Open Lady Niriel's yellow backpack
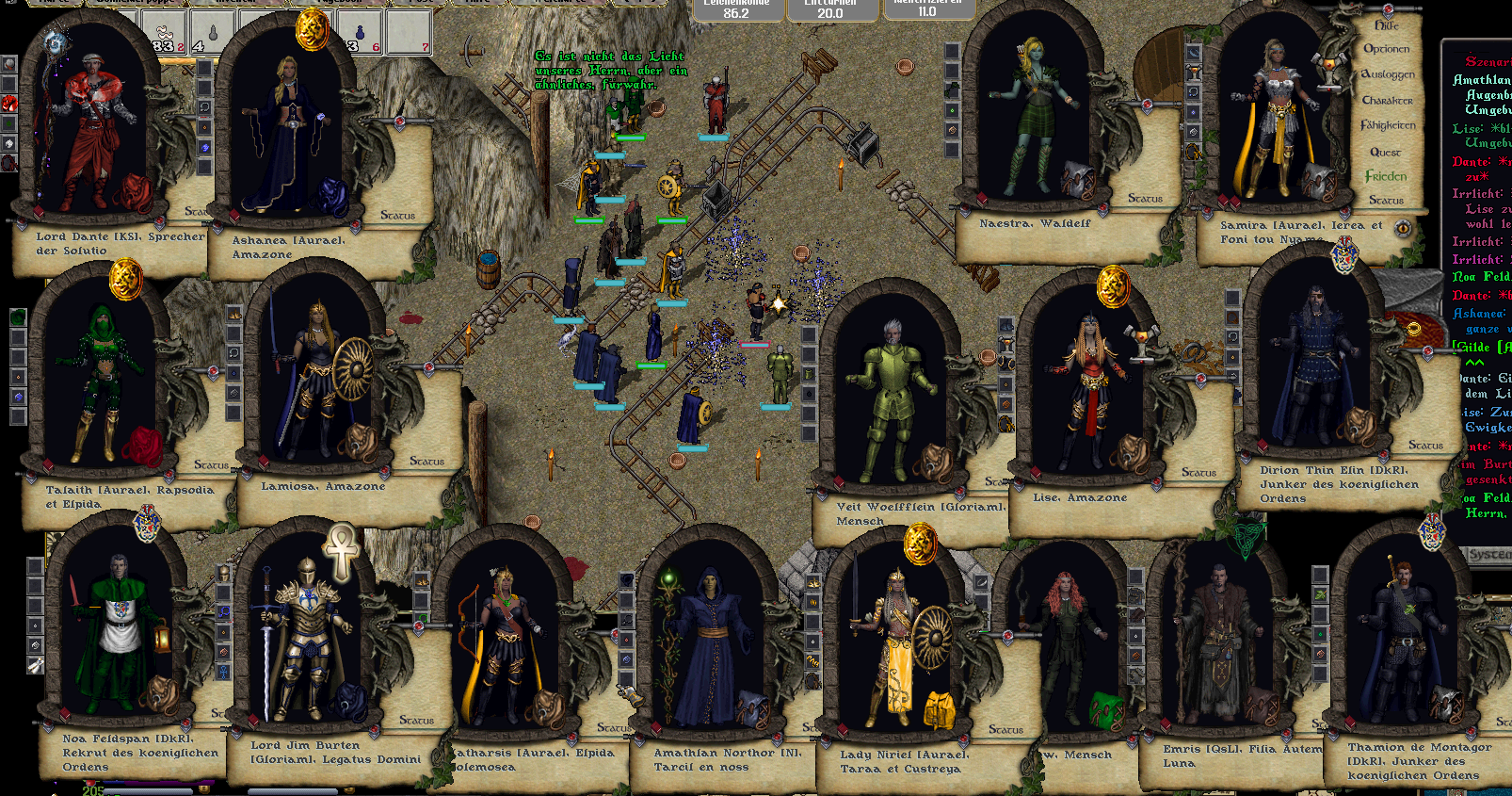Viewport: 1512px width, 796px height. [940, 710]
